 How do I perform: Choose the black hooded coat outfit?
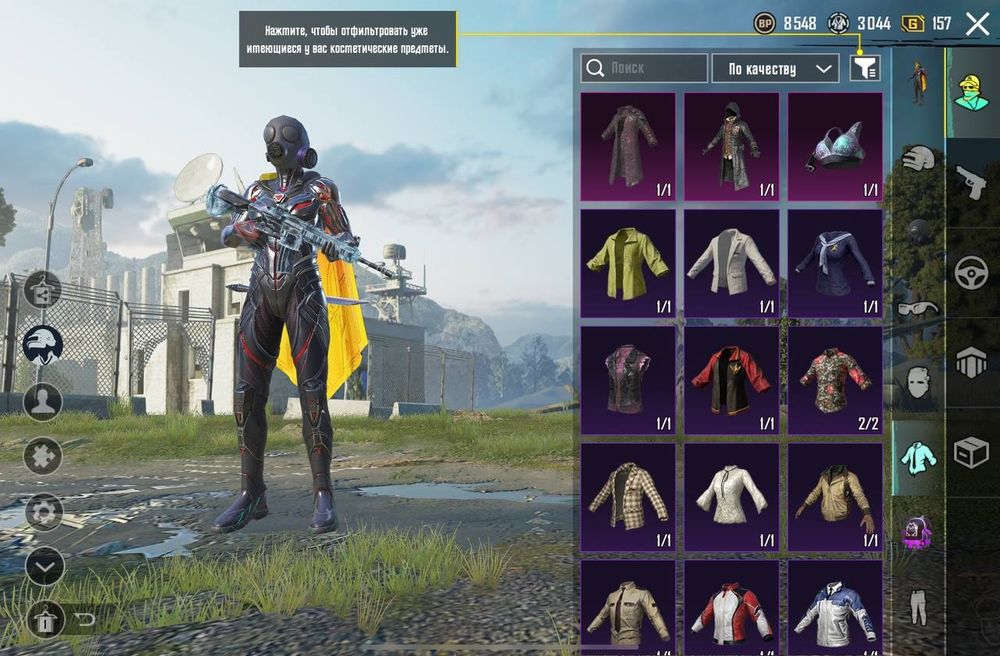(731, 147)
